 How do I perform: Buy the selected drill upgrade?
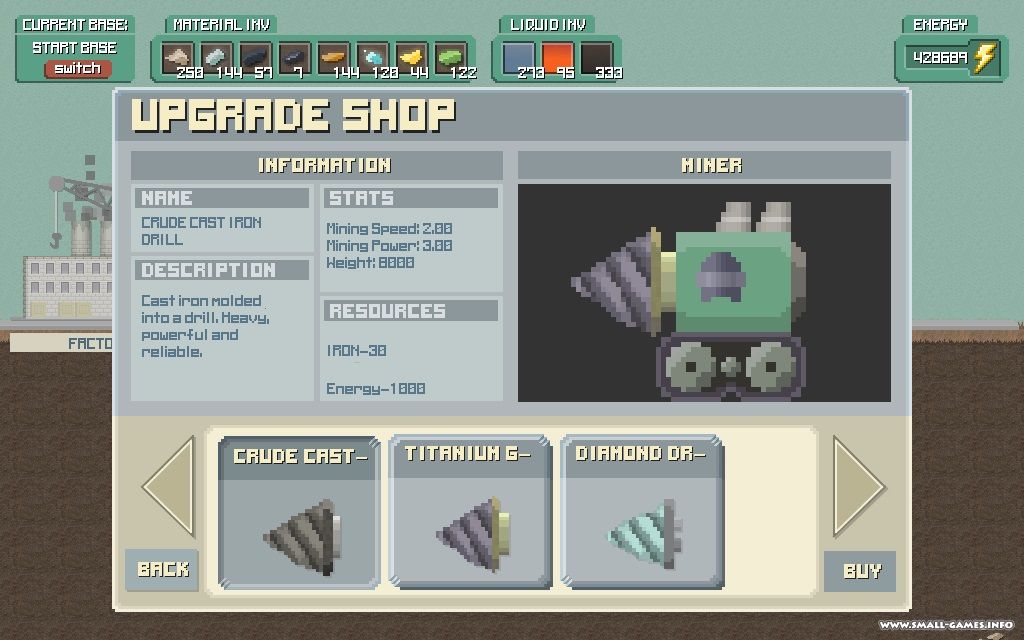pyautogui.click(x=860, y=571)
